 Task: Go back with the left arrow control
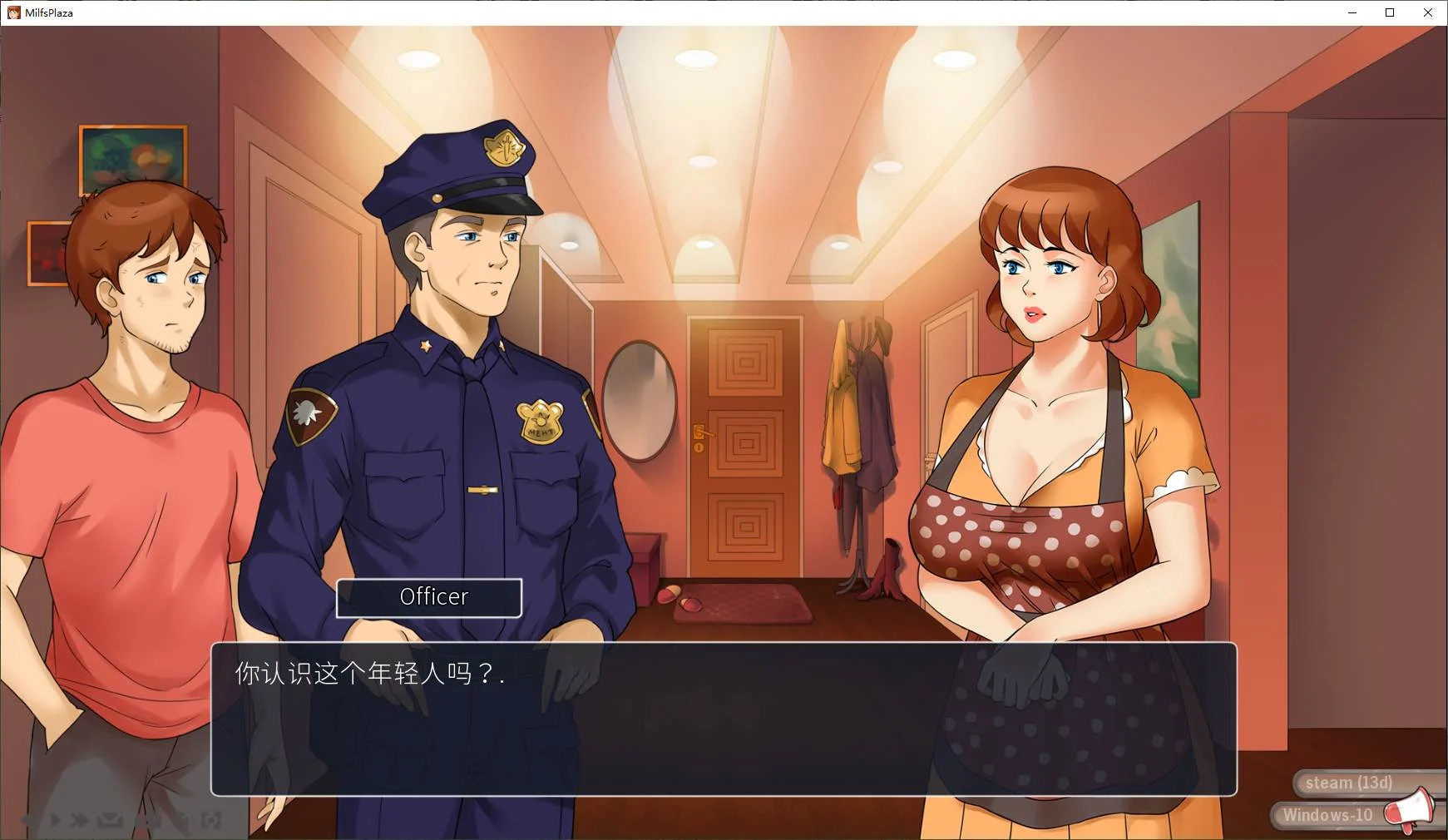(x=27, y=821)
